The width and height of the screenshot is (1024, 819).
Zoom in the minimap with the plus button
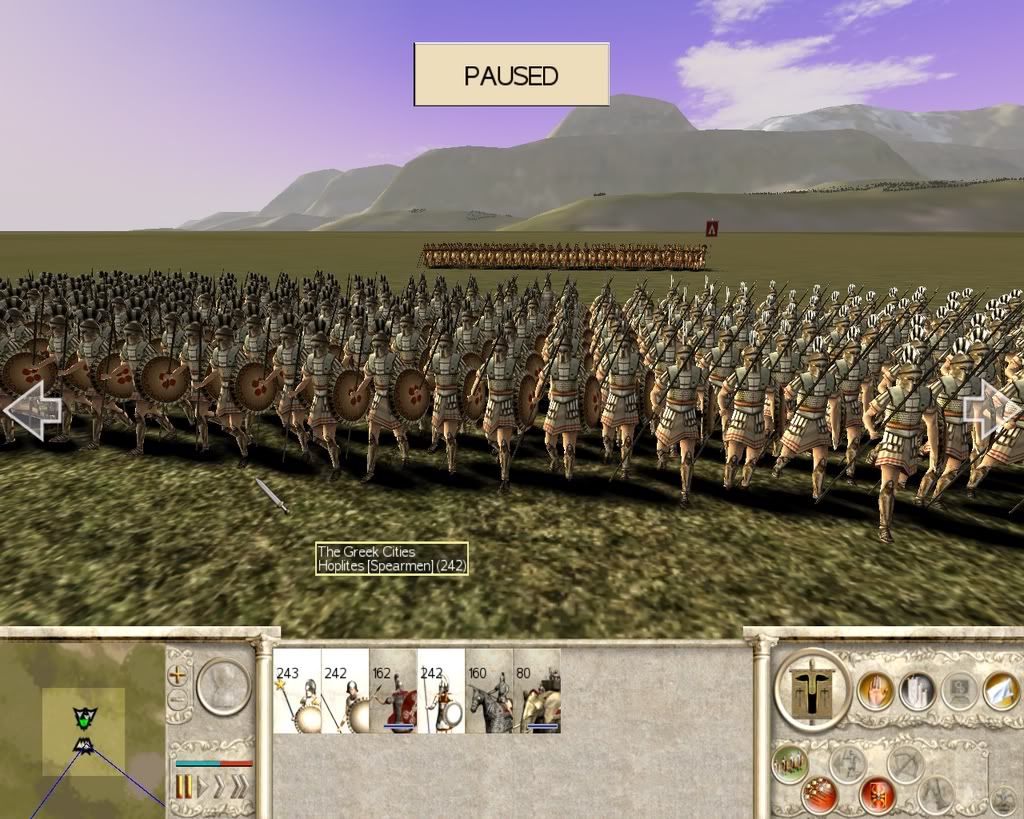click(x=178, y=674)
